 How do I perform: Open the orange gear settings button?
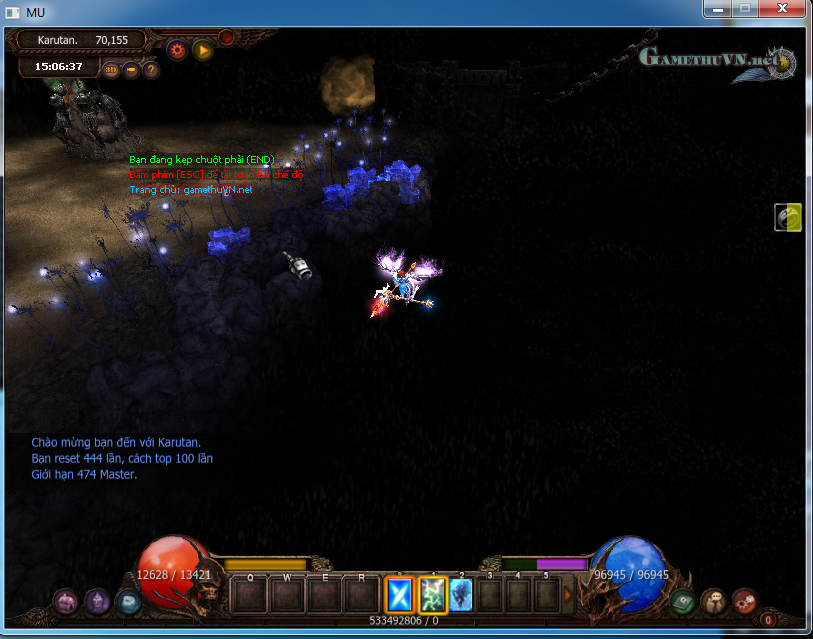(x=178, y=49)
